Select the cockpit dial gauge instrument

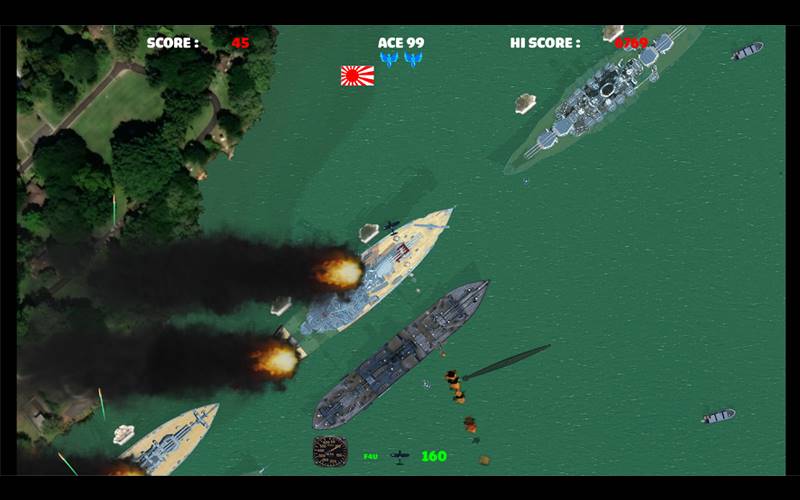tap(330, 451)
